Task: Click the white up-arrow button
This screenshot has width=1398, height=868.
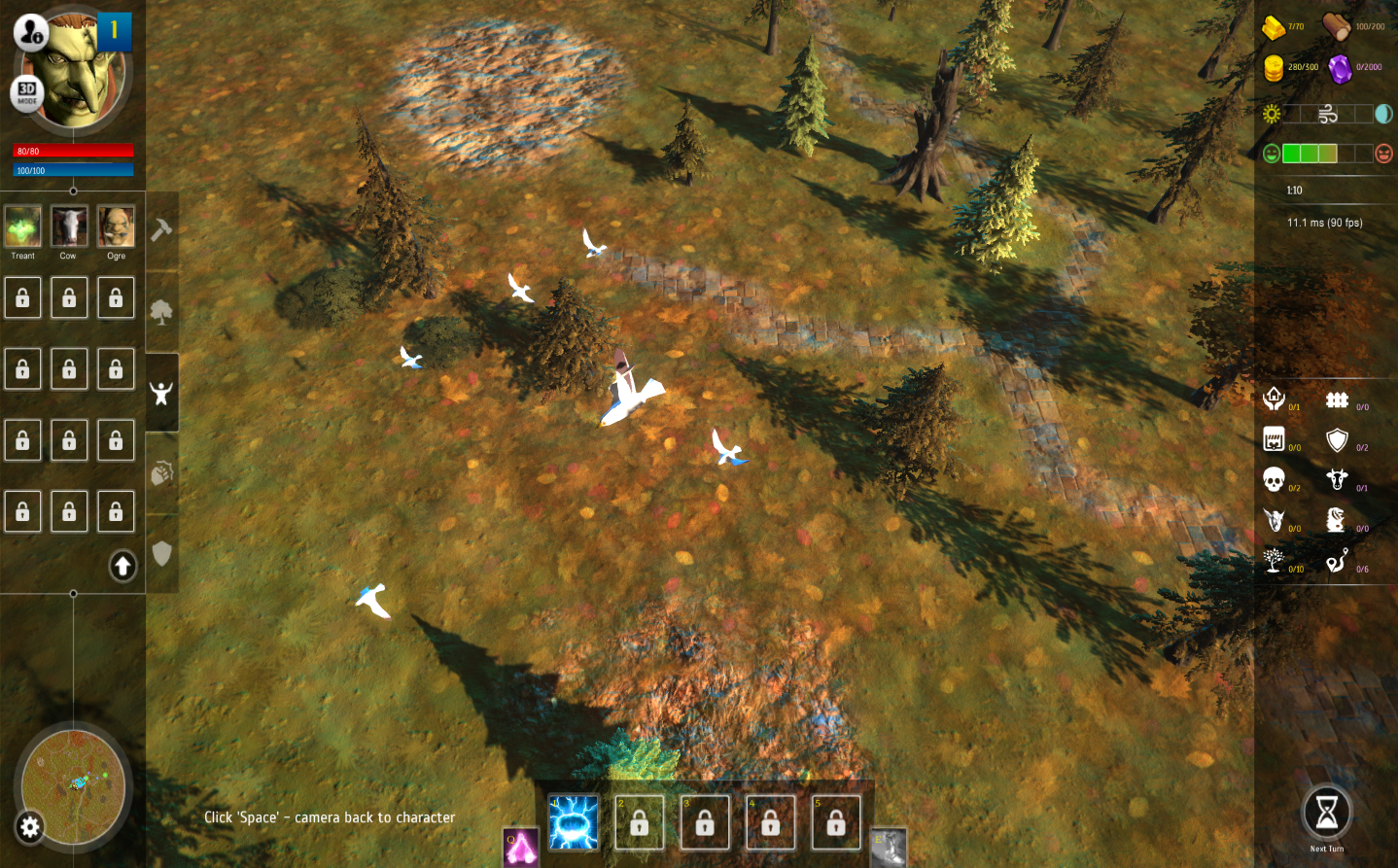Action: pos(122,566)
